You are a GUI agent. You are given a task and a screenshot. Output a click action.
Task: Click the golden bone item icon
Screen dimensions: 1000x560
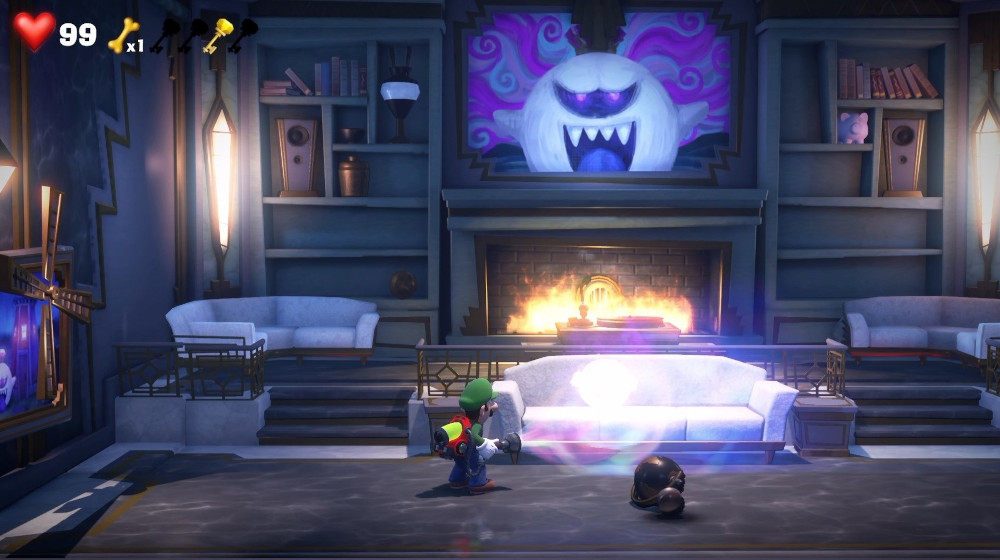[123, 35]
